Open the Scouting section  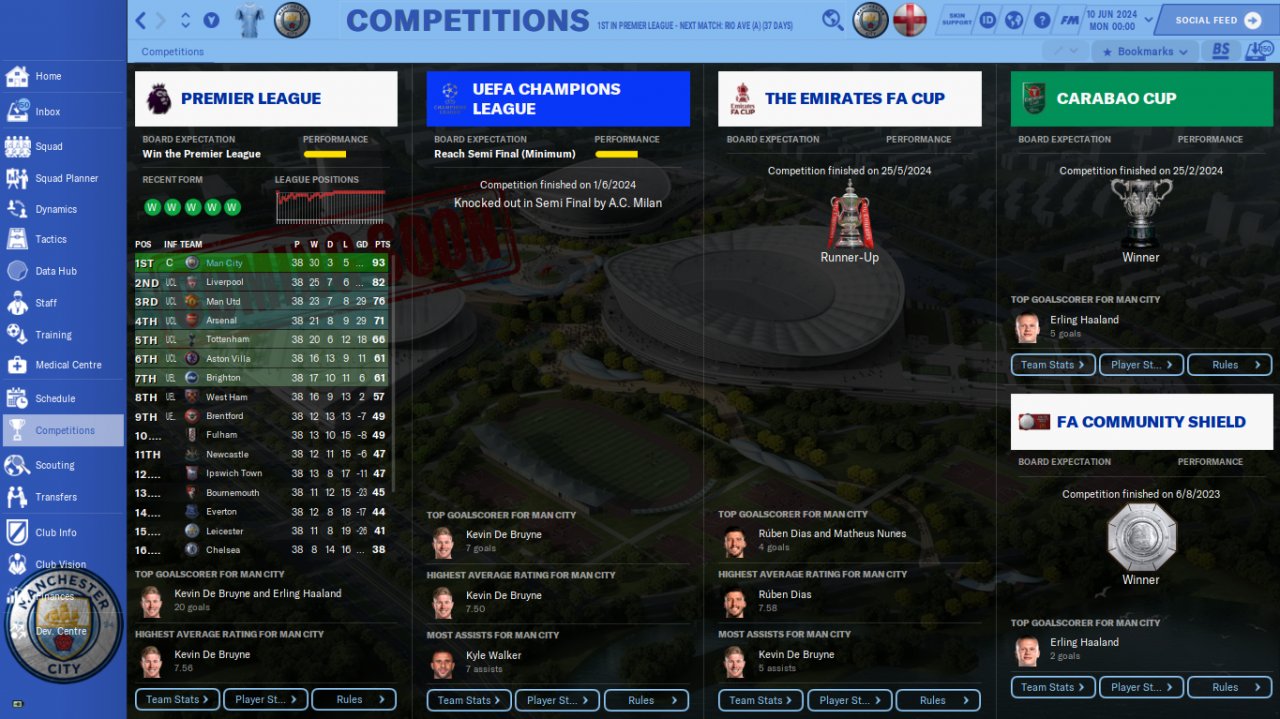click(x=54, y=465)
